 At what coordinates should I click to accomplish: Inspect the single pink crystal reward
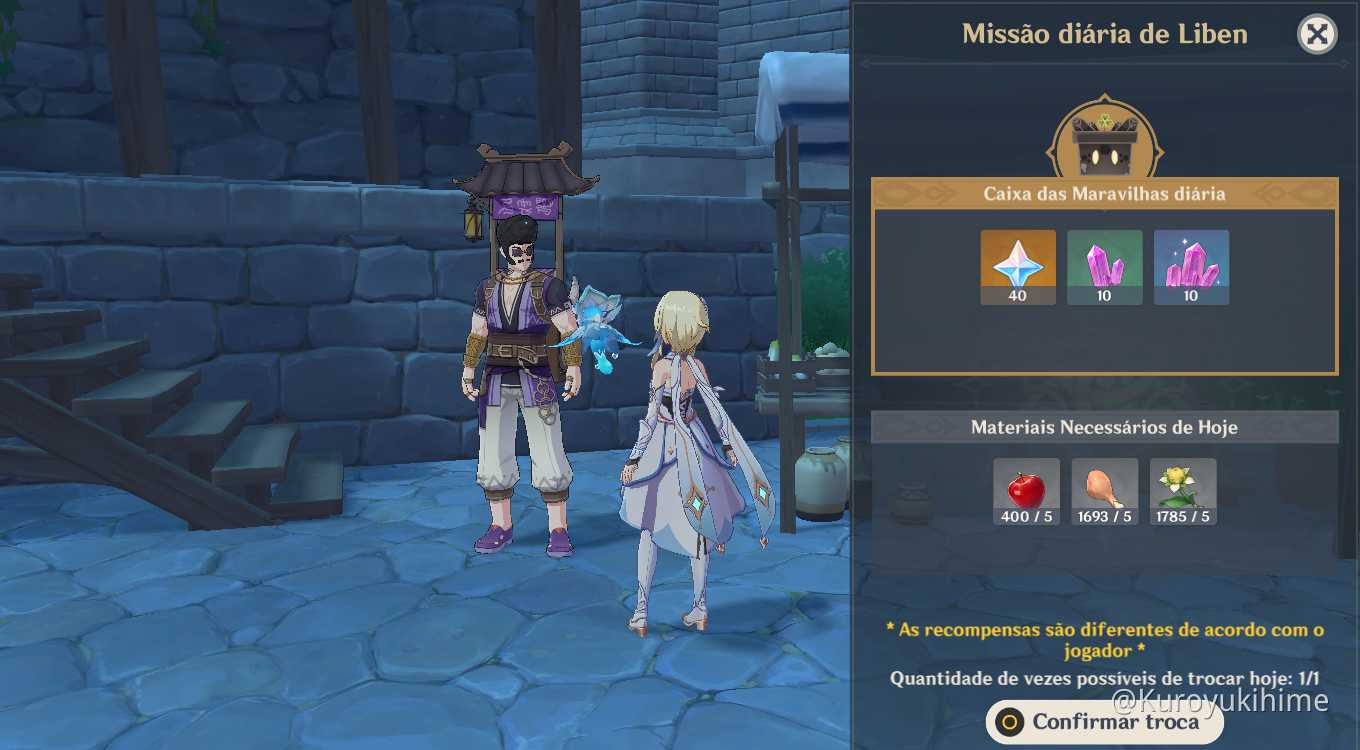point(1104,267)
